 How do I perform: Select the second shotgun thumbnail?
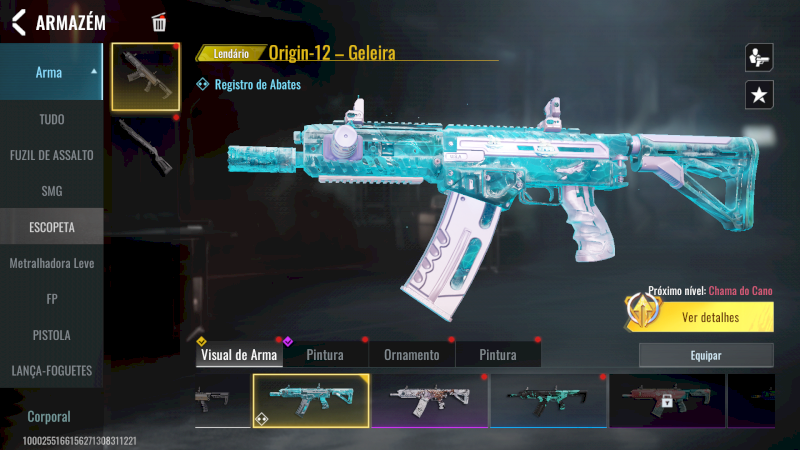click(145, 145)
